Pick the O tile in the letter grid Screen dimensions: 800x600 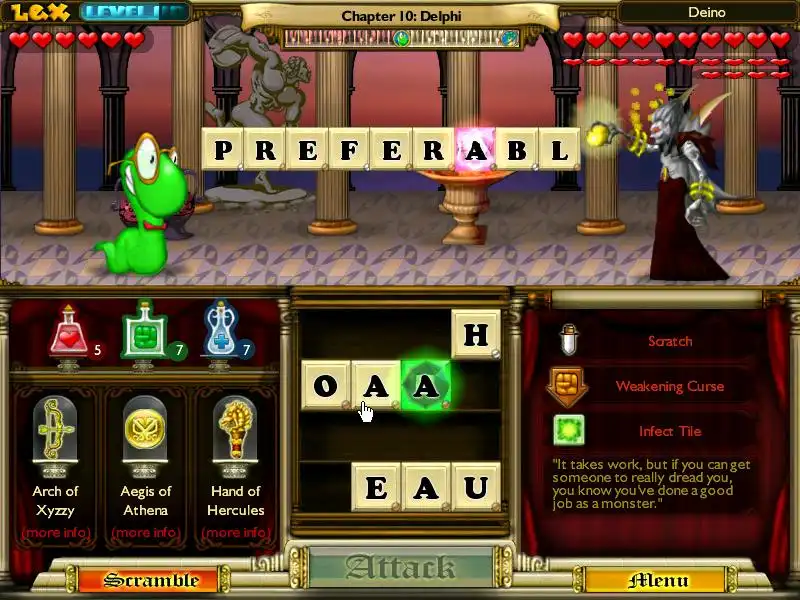326,385
